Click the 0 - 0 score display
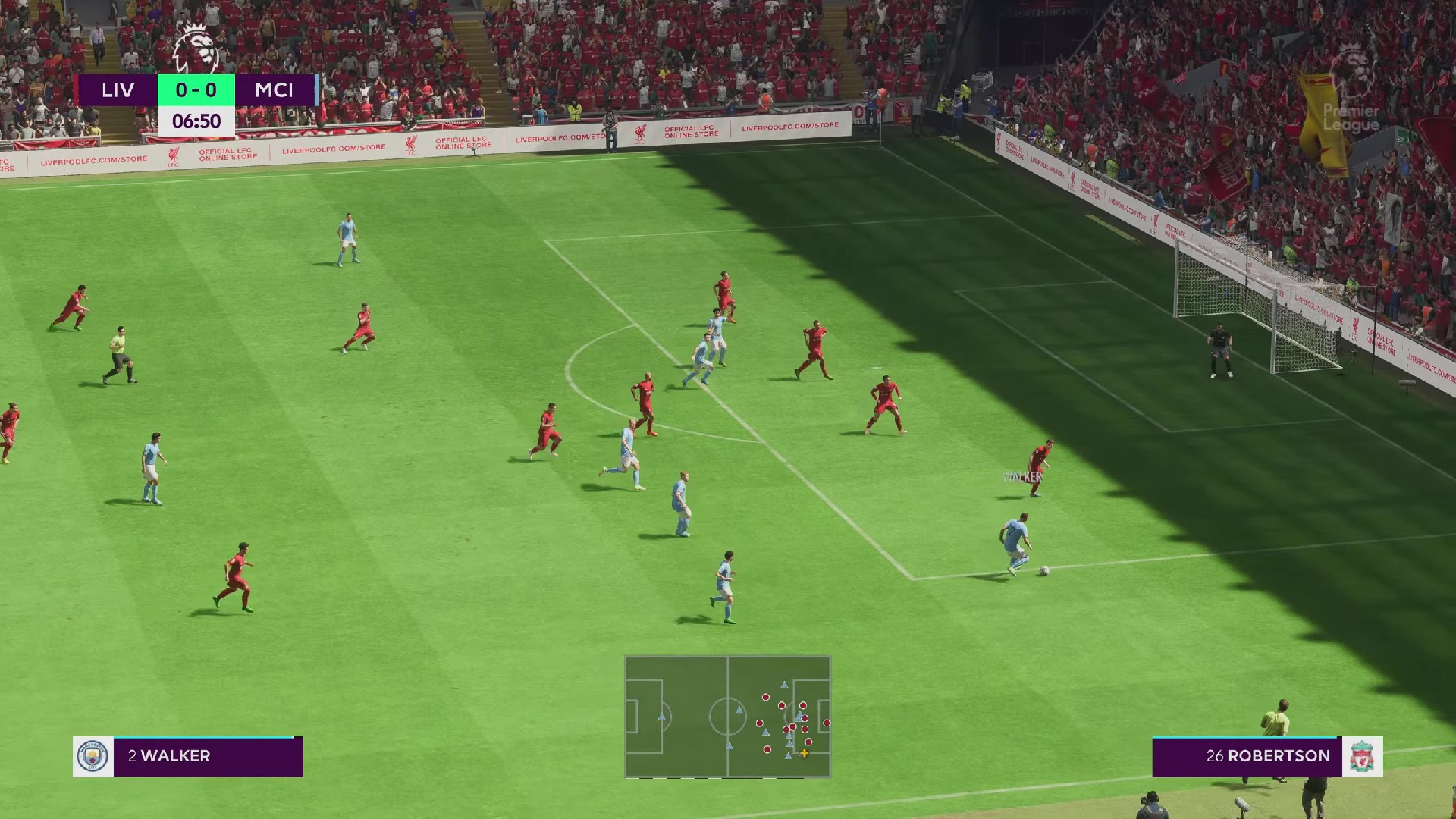 click(196, 90)
